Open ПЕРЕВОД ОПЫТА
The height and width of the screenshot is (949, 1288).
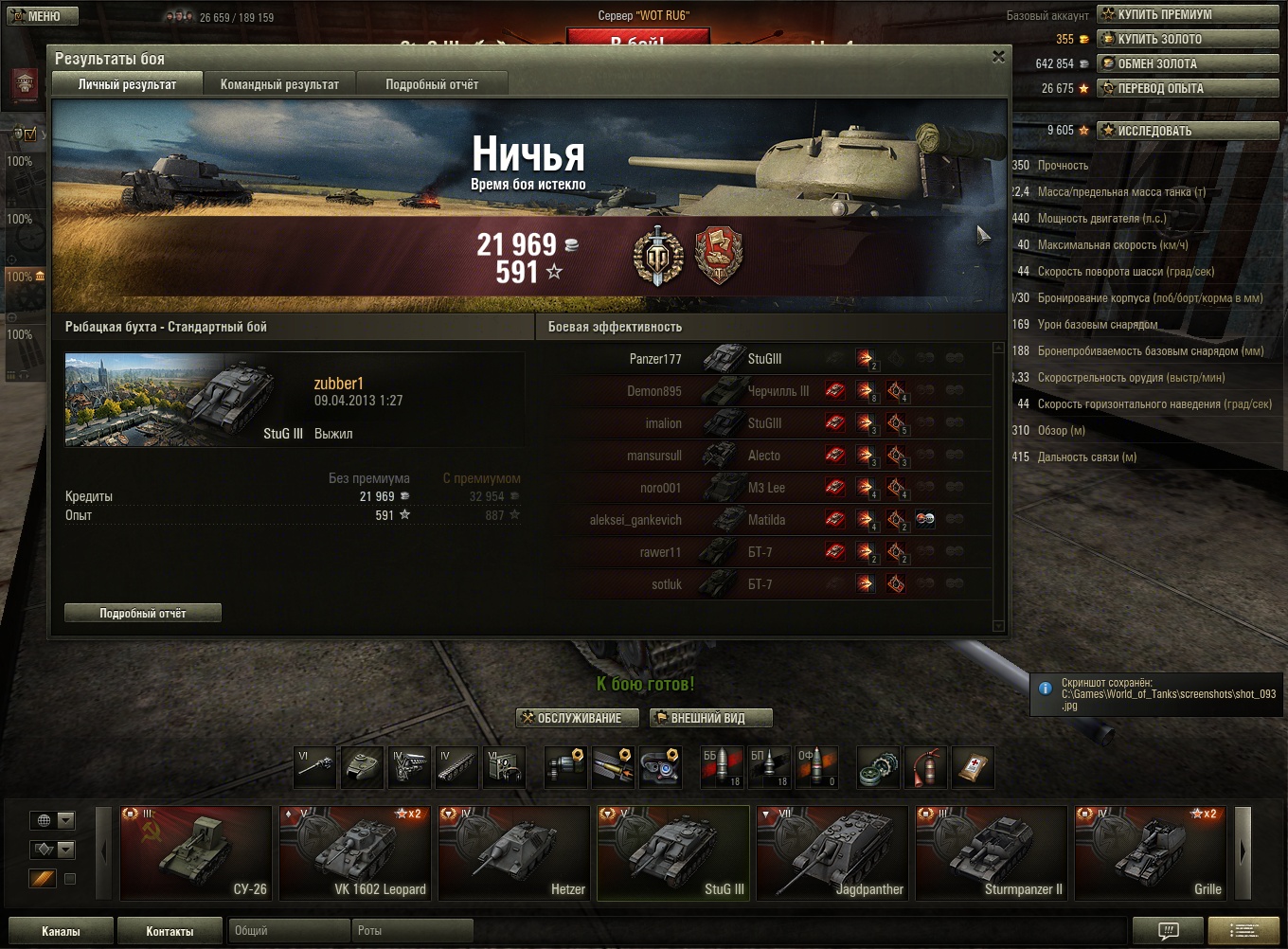(x=1187, y=88)
